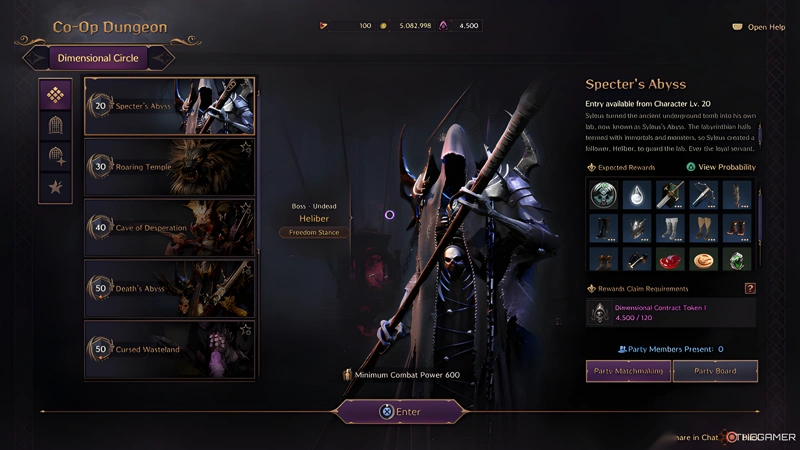Select Cave of Desperation from the list
Image resolution: width=800 pixels, height=450 pixels.
pos(168,228)
